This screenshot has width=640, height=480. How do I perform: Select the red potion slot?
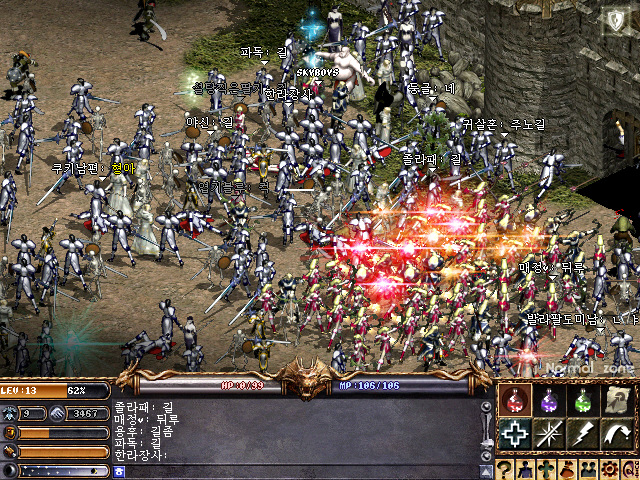[514, 401]
